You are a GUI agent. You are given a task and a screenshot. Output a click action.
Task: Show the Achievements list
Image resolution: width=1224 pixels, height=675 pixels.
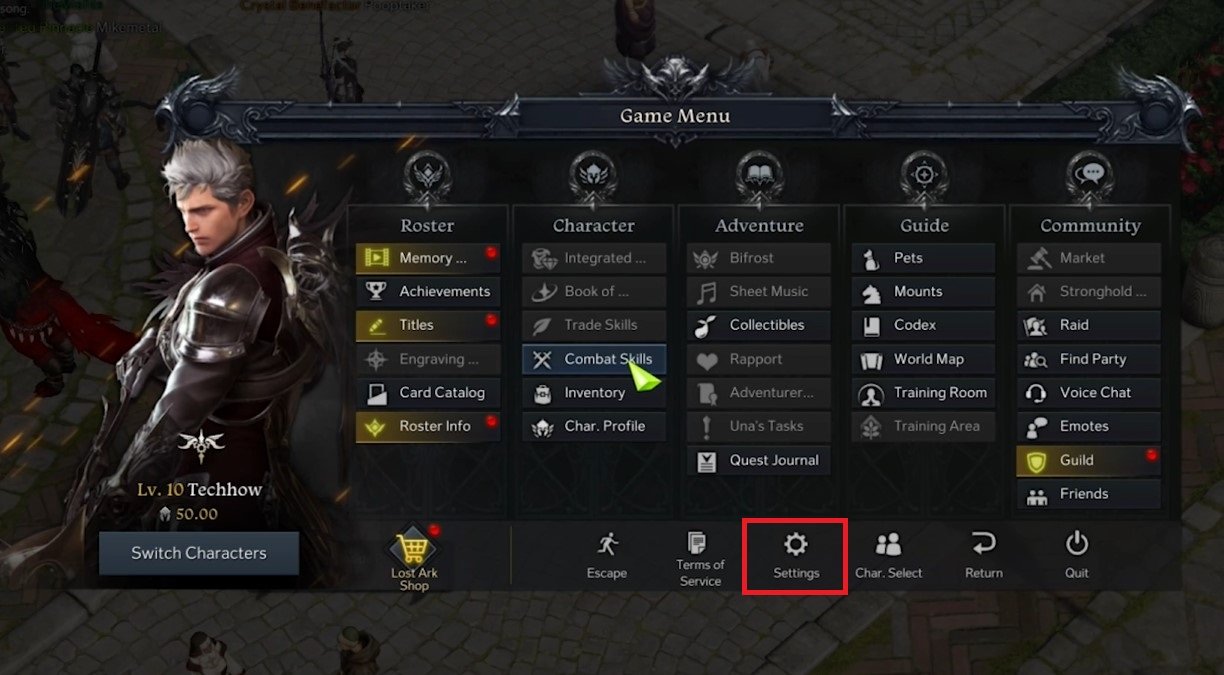(428, 292)
